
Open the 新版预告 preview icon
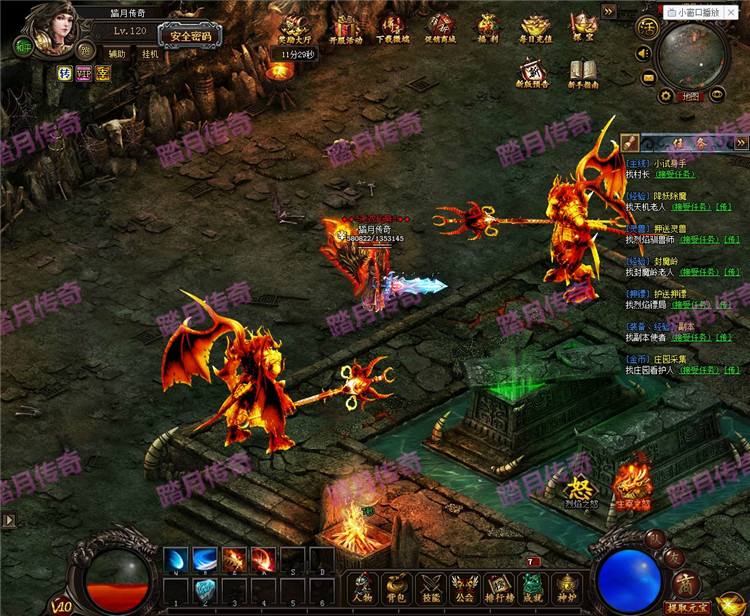coord(531,72)
